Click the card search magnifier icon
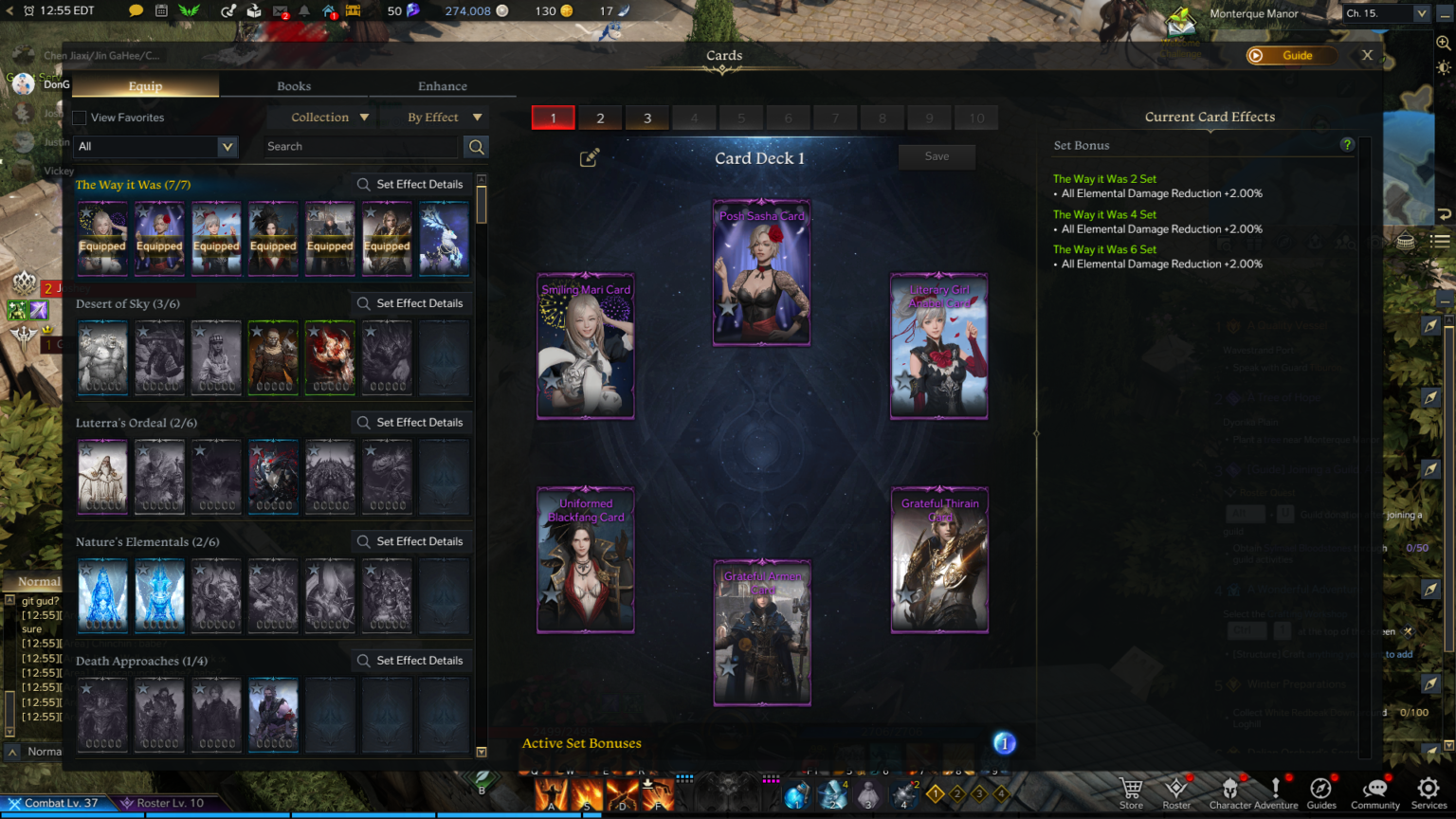The height and width of the screenshot is (819, 1456). (x=476, y=147)
